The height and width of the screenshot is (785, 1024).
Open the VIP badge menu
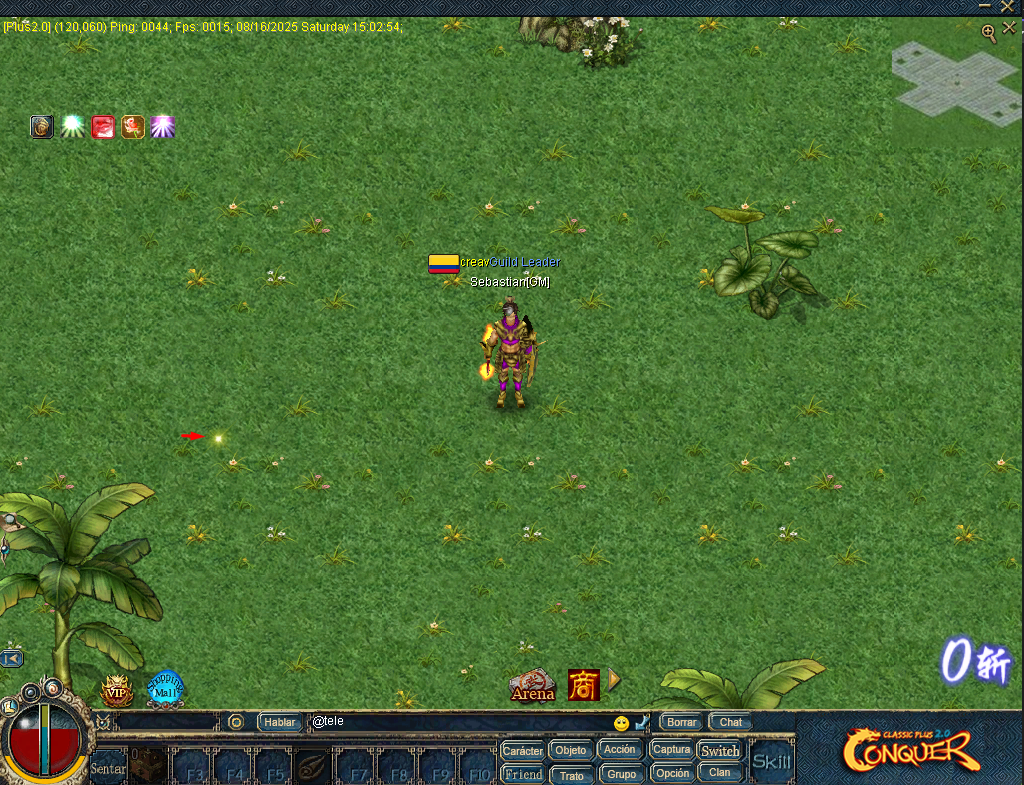[117, 690]
